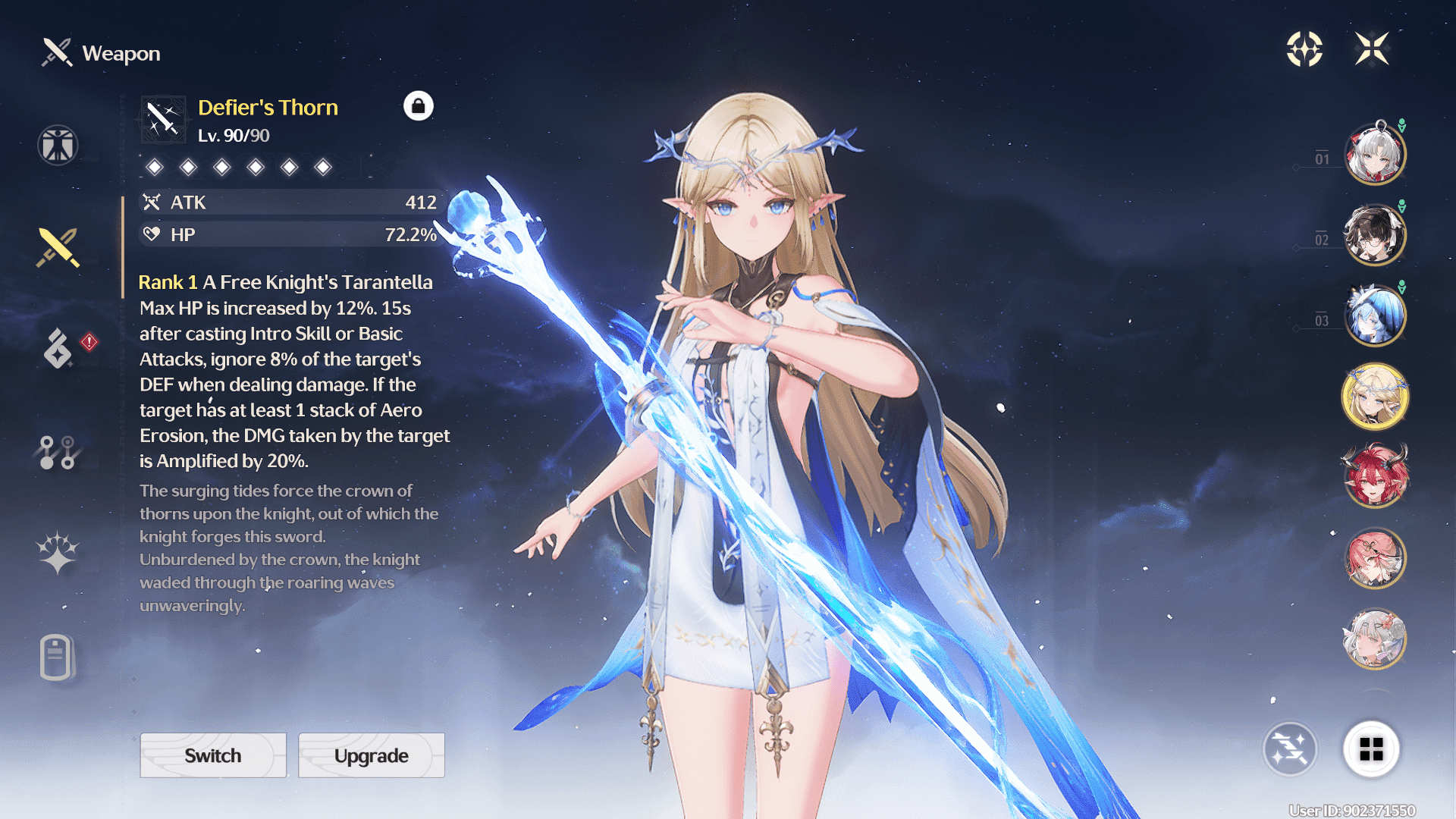
Task: View the sparkle star resonance chain tab
Action: [x=58, y=553]
